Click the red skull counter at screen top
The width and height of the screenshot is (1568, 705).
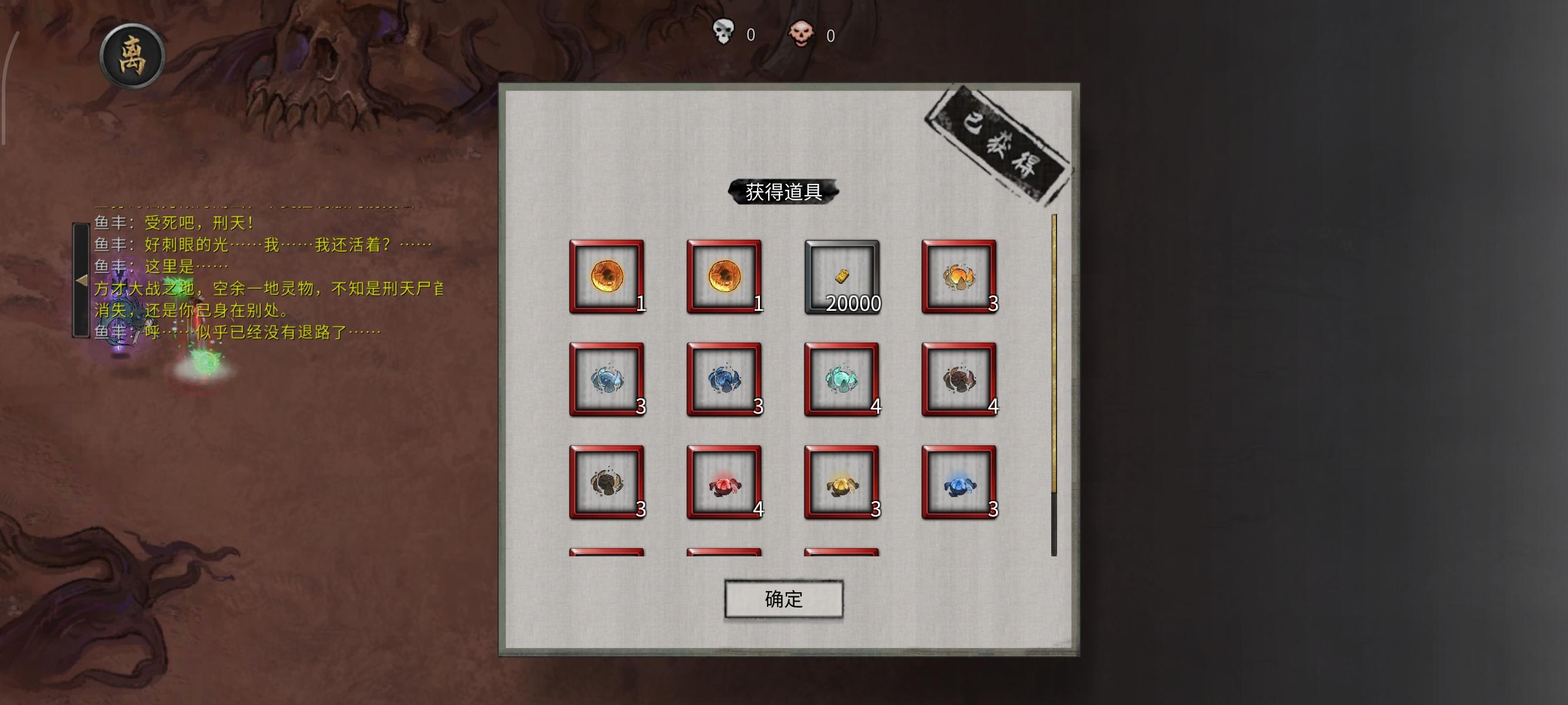(x=805, y=35)
